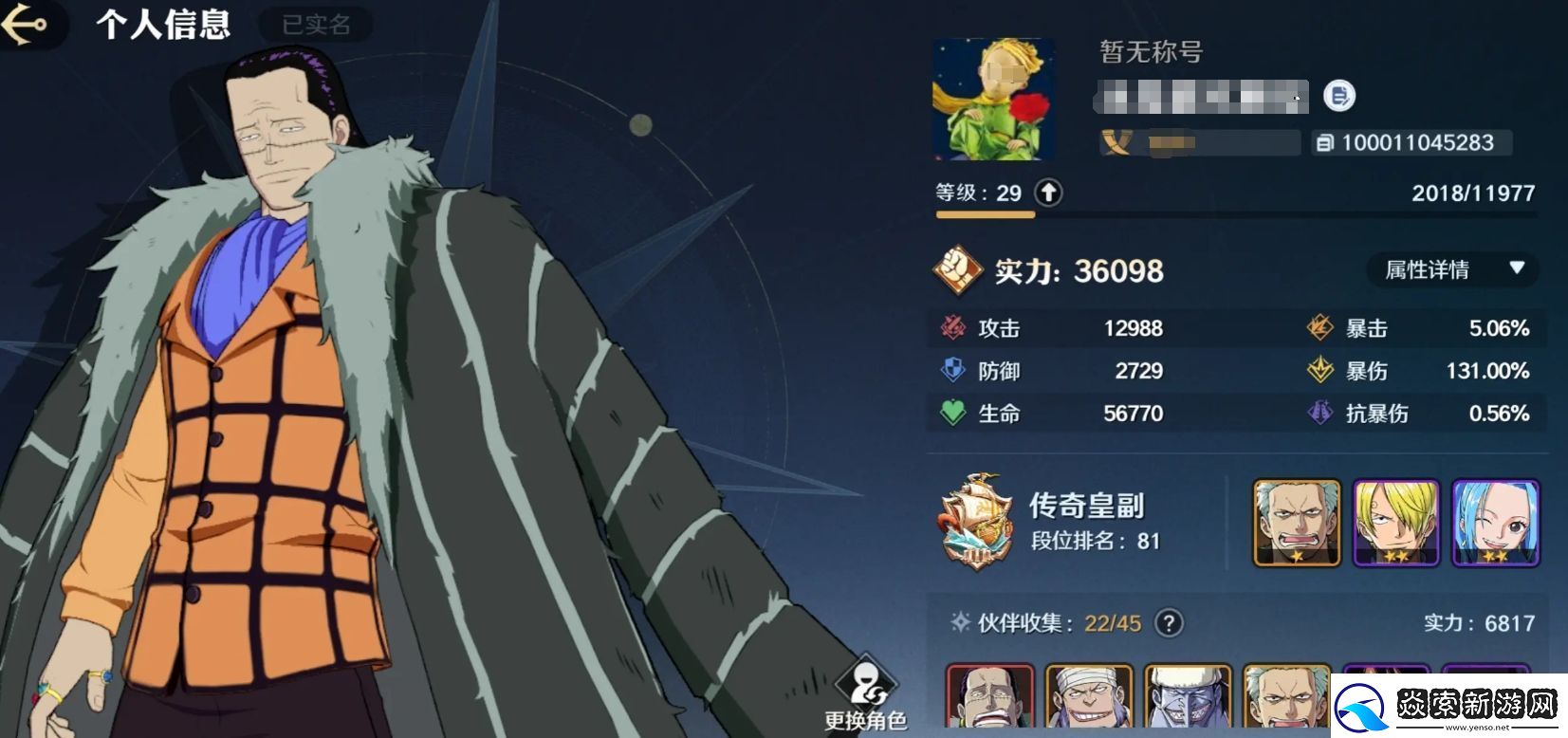Open the 属性详情 dropdown
Image resolution: width=1568 pixels, height=738 pixels.
[1451, 270]
